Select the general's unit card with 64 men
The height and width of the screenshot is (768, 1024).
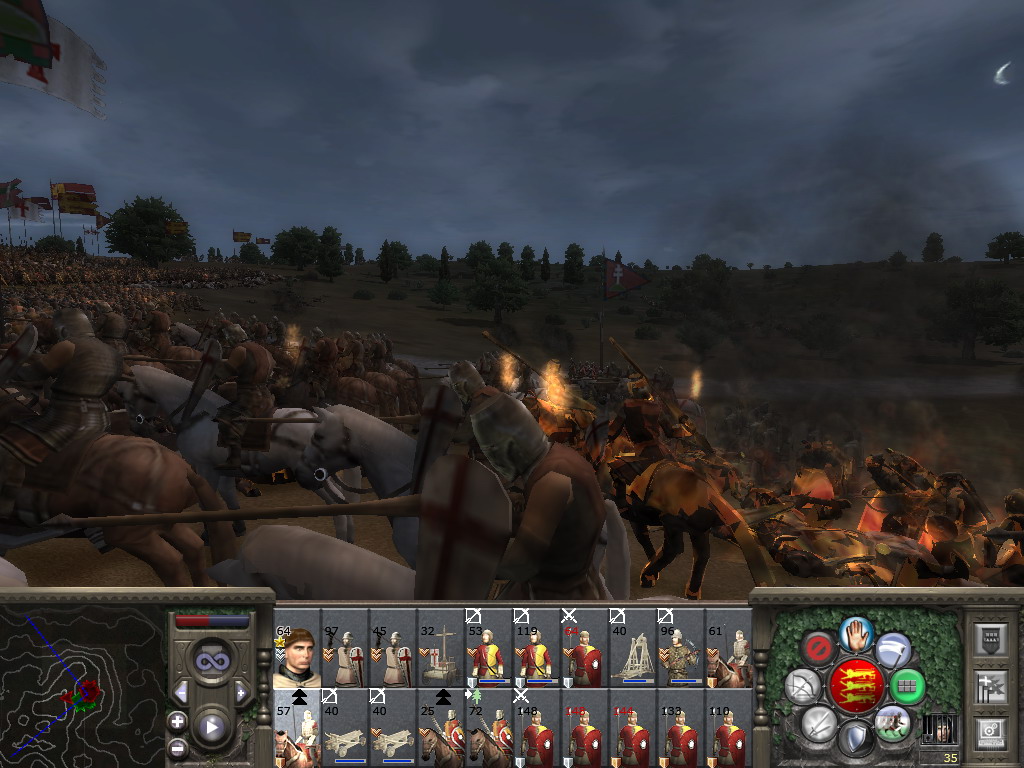(297, 656)
